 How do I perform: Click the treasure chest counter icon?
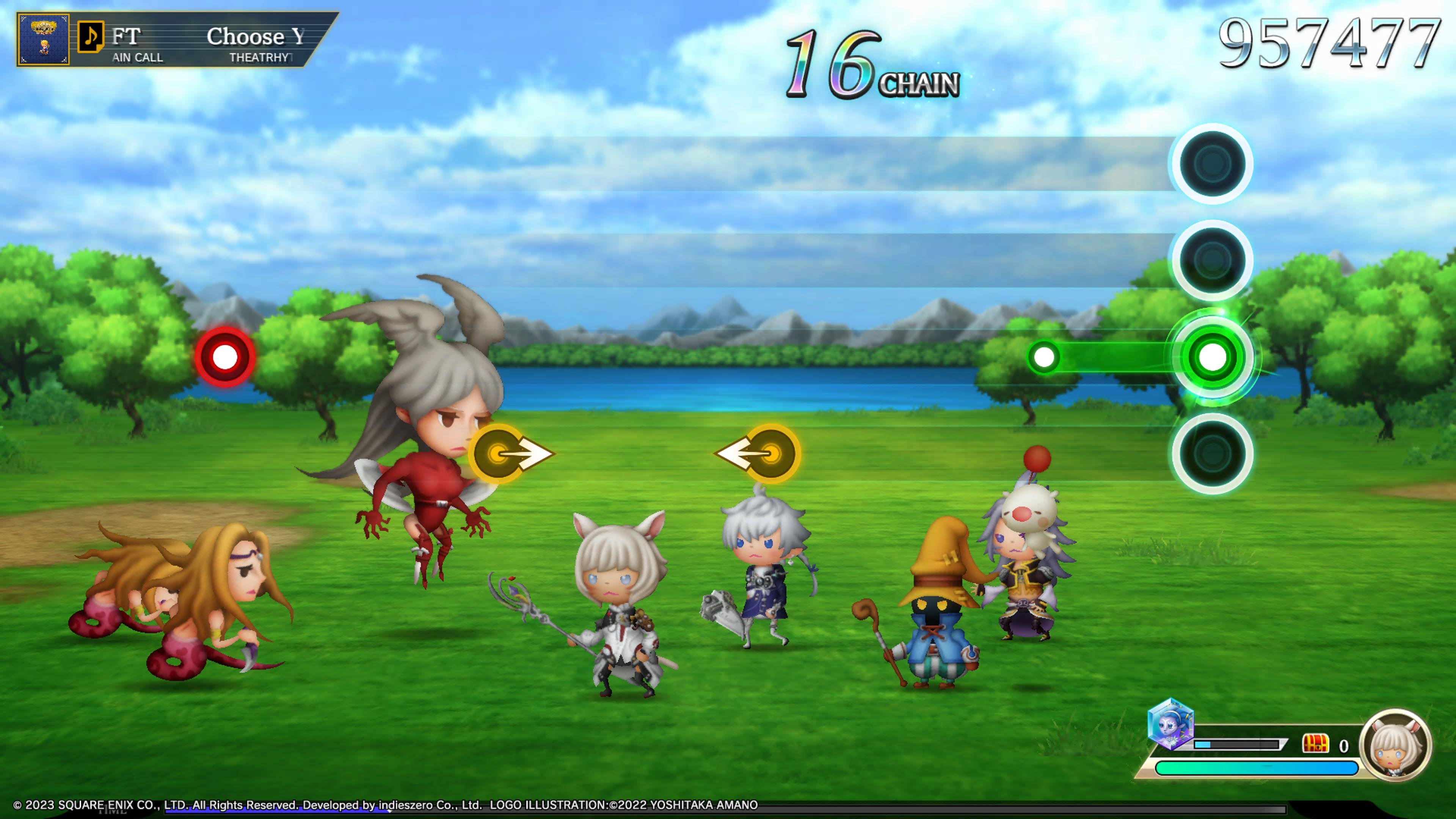(x=1315, y=744)
